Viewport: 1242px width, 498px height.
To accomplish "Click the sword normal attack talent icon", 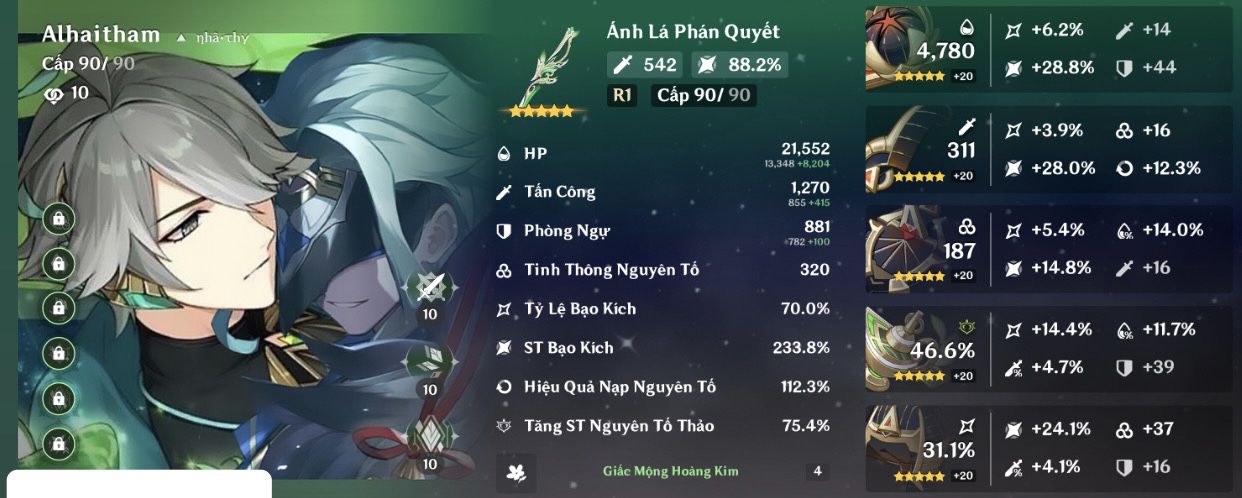I will point(429,288).
